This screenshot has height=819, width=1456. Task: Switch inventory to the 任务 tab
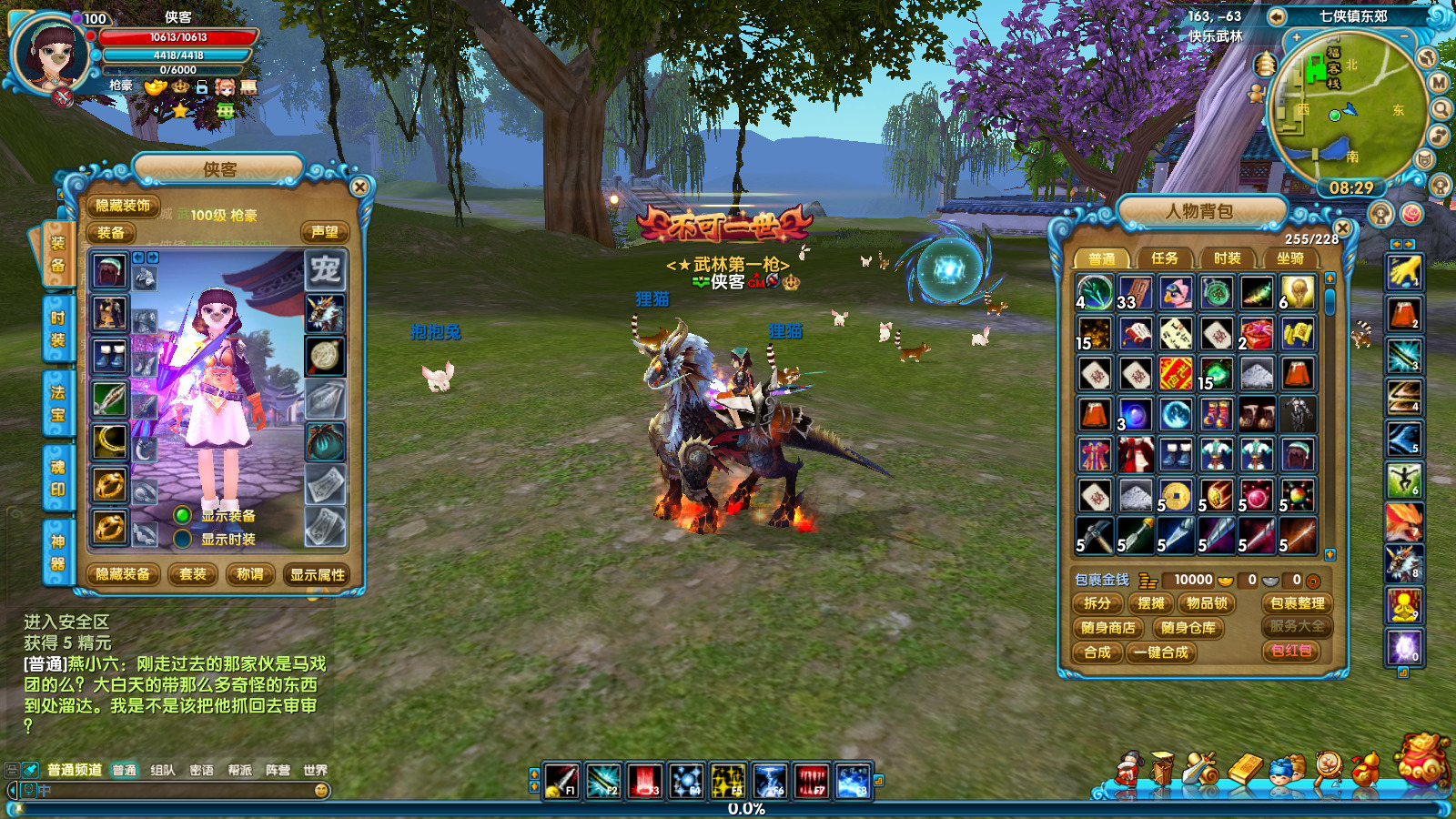pos(1164,258)
